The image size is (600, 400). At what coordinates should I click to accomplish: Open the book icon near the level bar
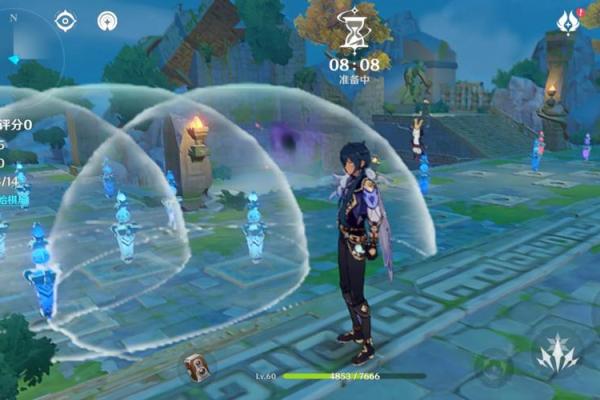[x=195, y=367]
